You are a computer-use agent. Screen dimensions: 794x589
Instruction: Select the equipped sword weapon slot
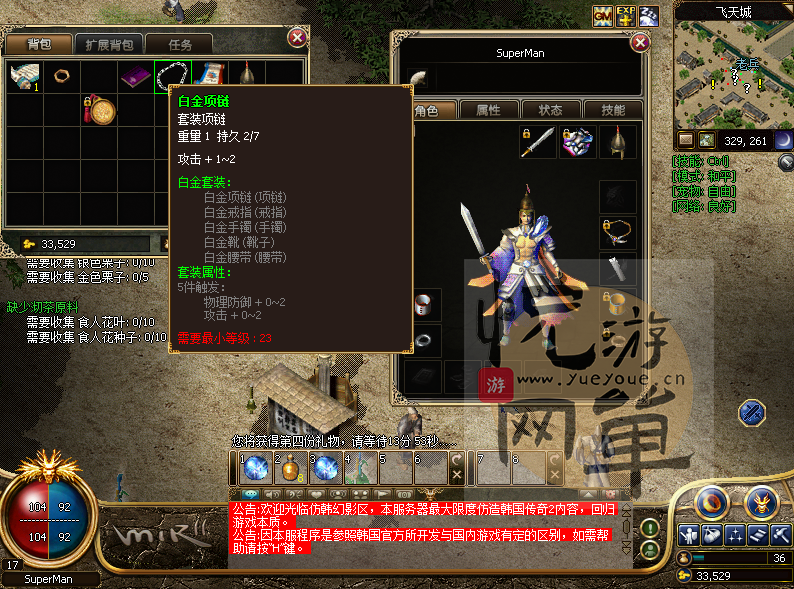537,142
